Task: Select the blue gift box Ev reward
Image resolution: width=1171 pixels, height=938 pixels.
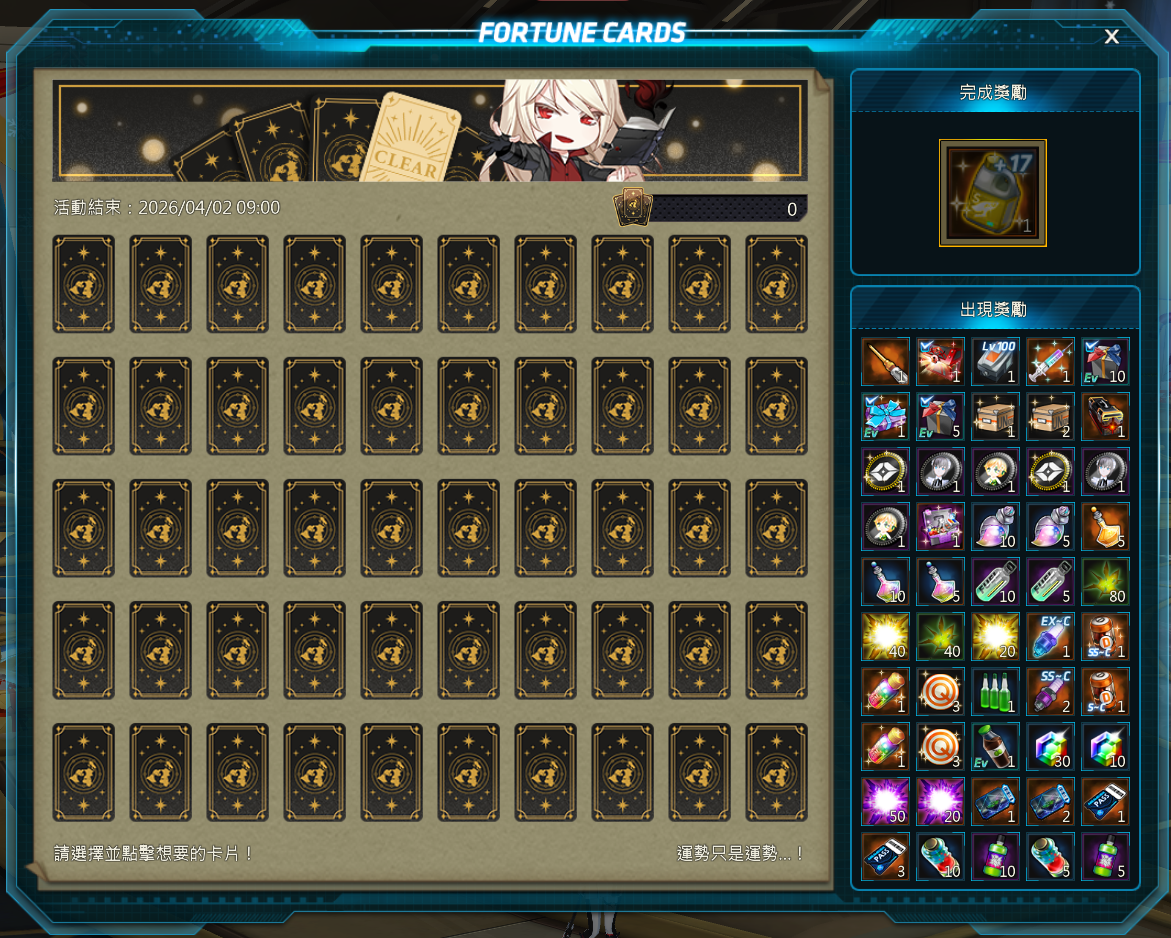Action: pyautogui.click(x=886, y=416)
